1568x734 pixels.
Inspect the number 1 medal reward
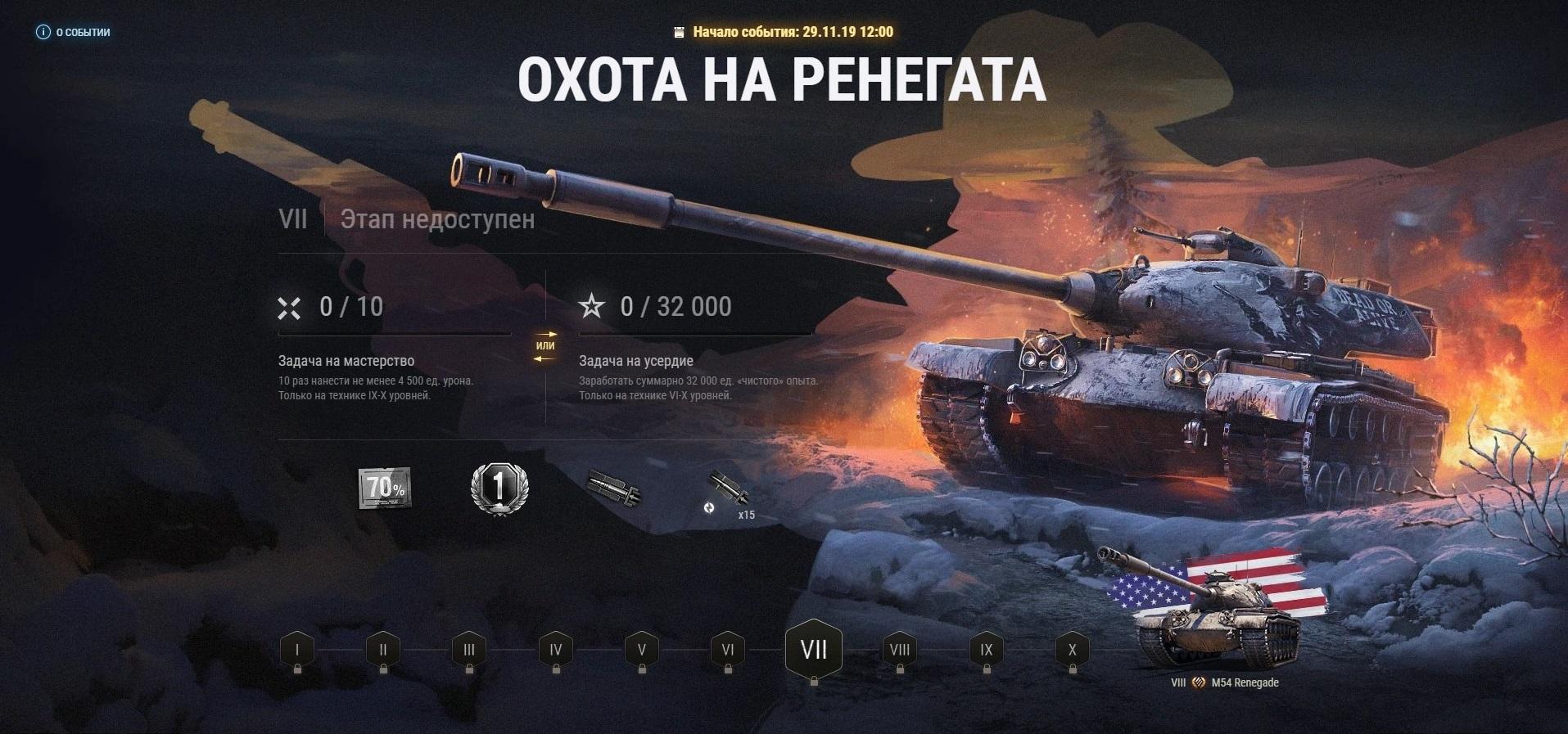pyautogui.click(x=499, y=489)
